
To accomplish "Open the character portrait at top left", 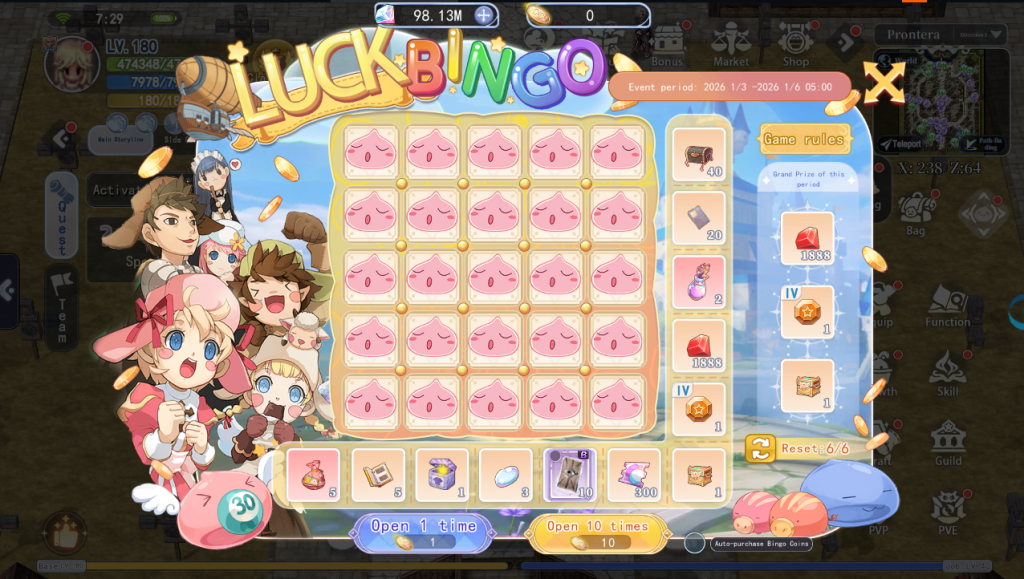I will tap(72, 63).
